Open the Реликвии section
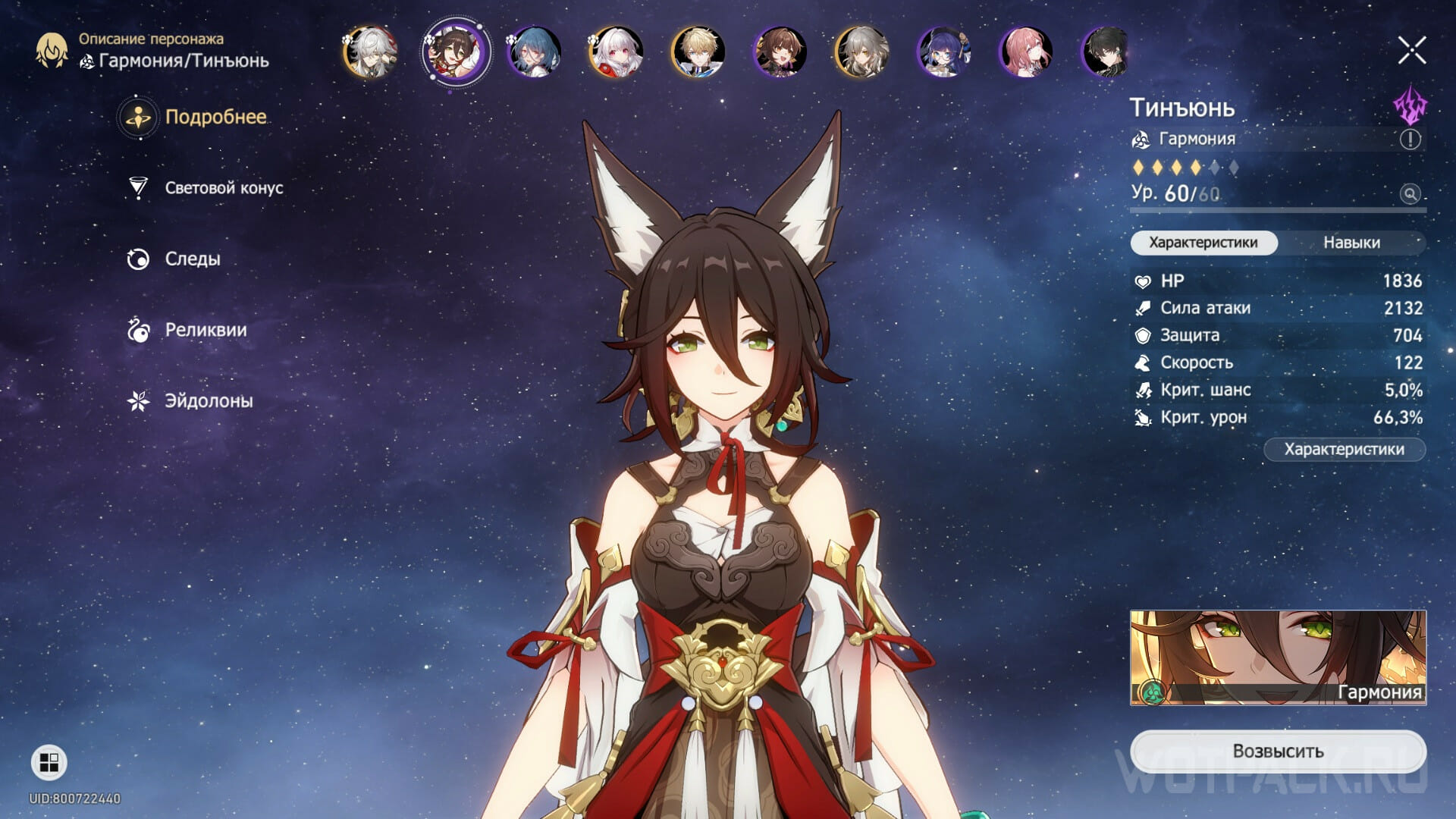 coord(205,331)
